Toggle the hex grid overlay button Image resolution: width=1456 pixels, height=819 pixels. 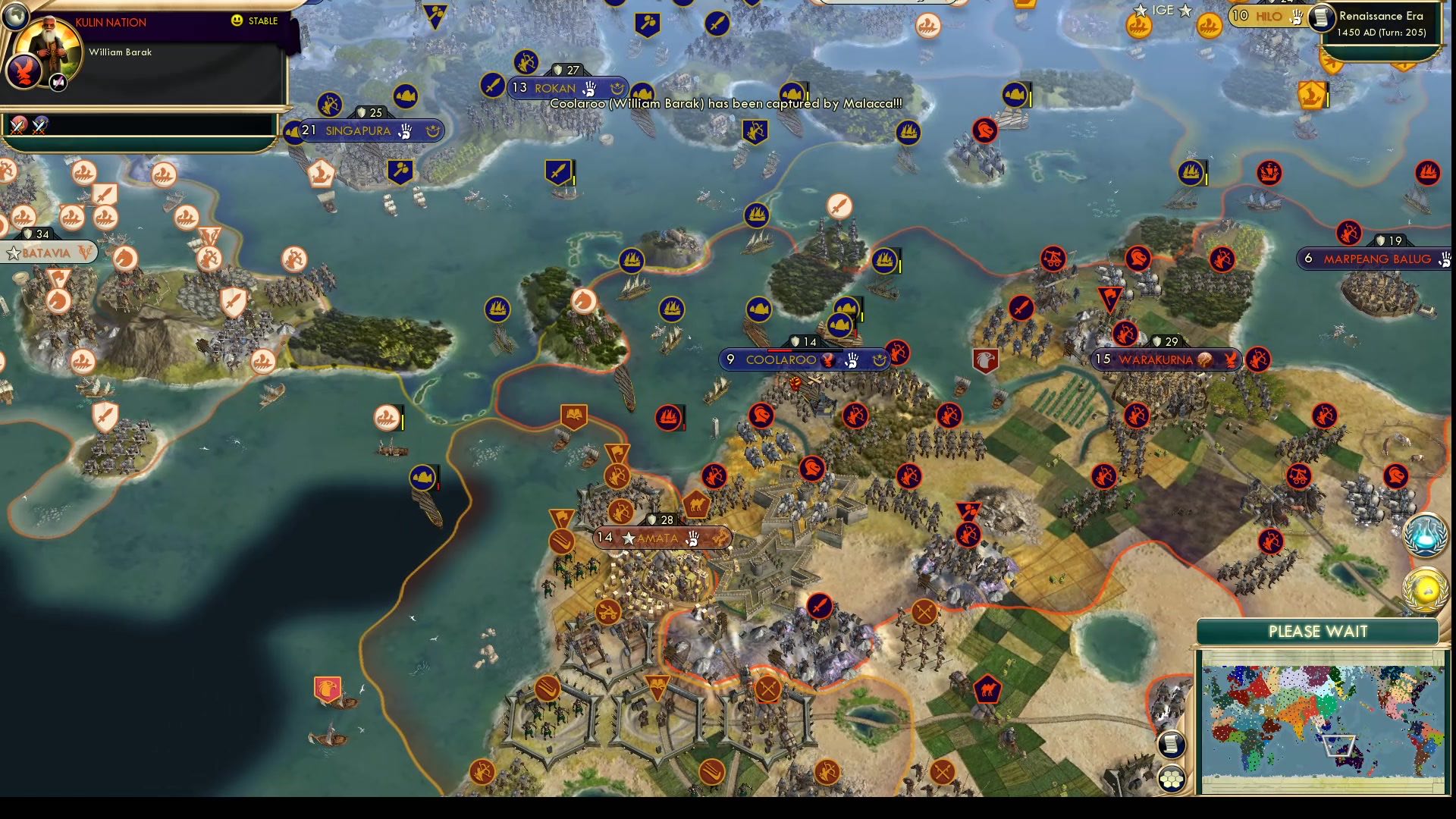pyautogui.click(x=1172, y=778)
